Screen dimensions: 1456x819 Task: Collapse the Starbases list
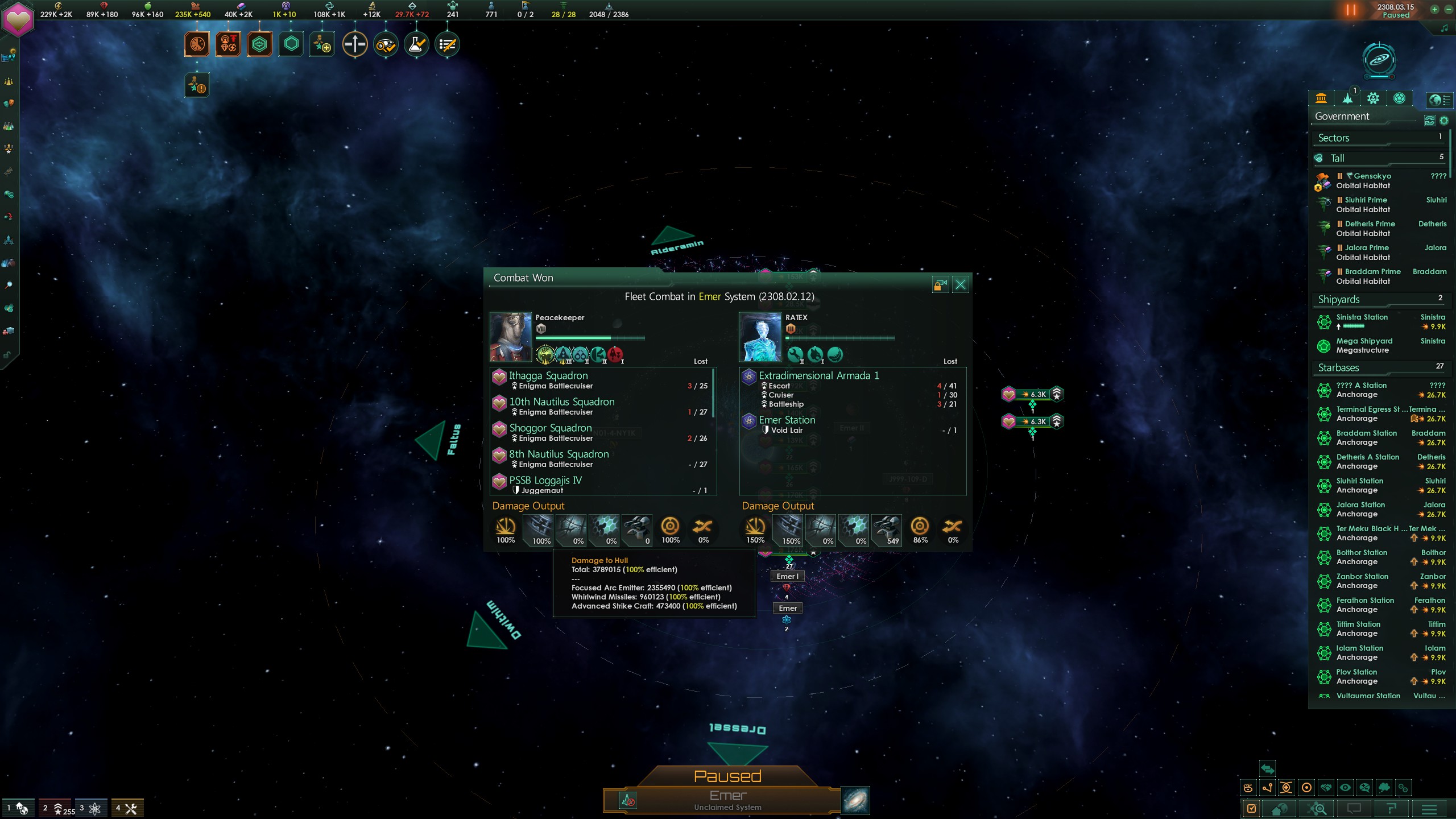tap(1376, 367)
